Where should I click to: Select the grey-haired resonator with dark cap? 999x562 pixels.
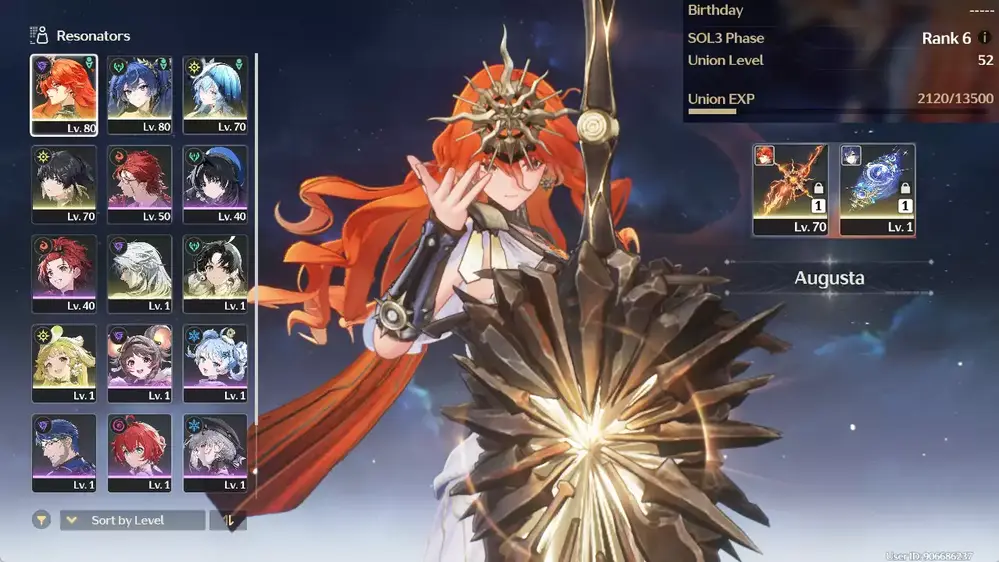point(216,452)
